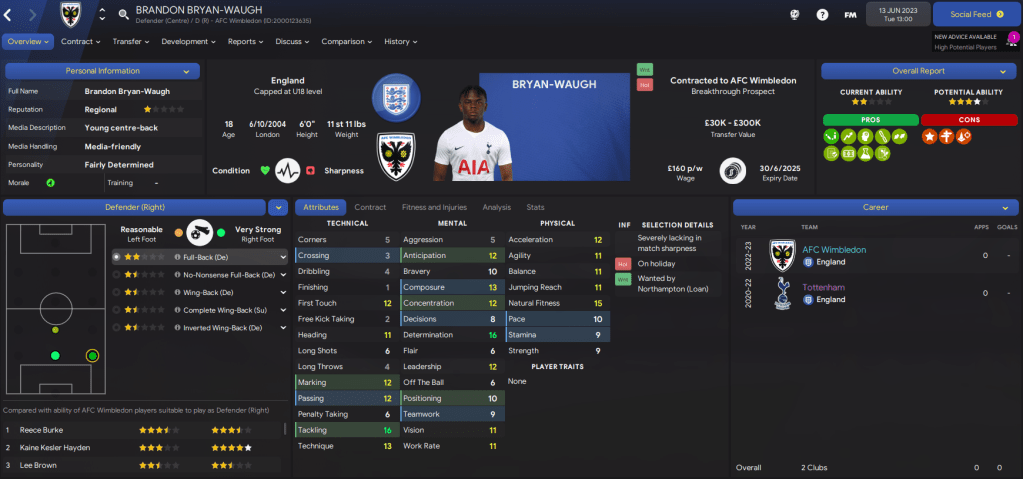
Task: Open the Contract menu in the navigation bar
Action: point(80,42)
